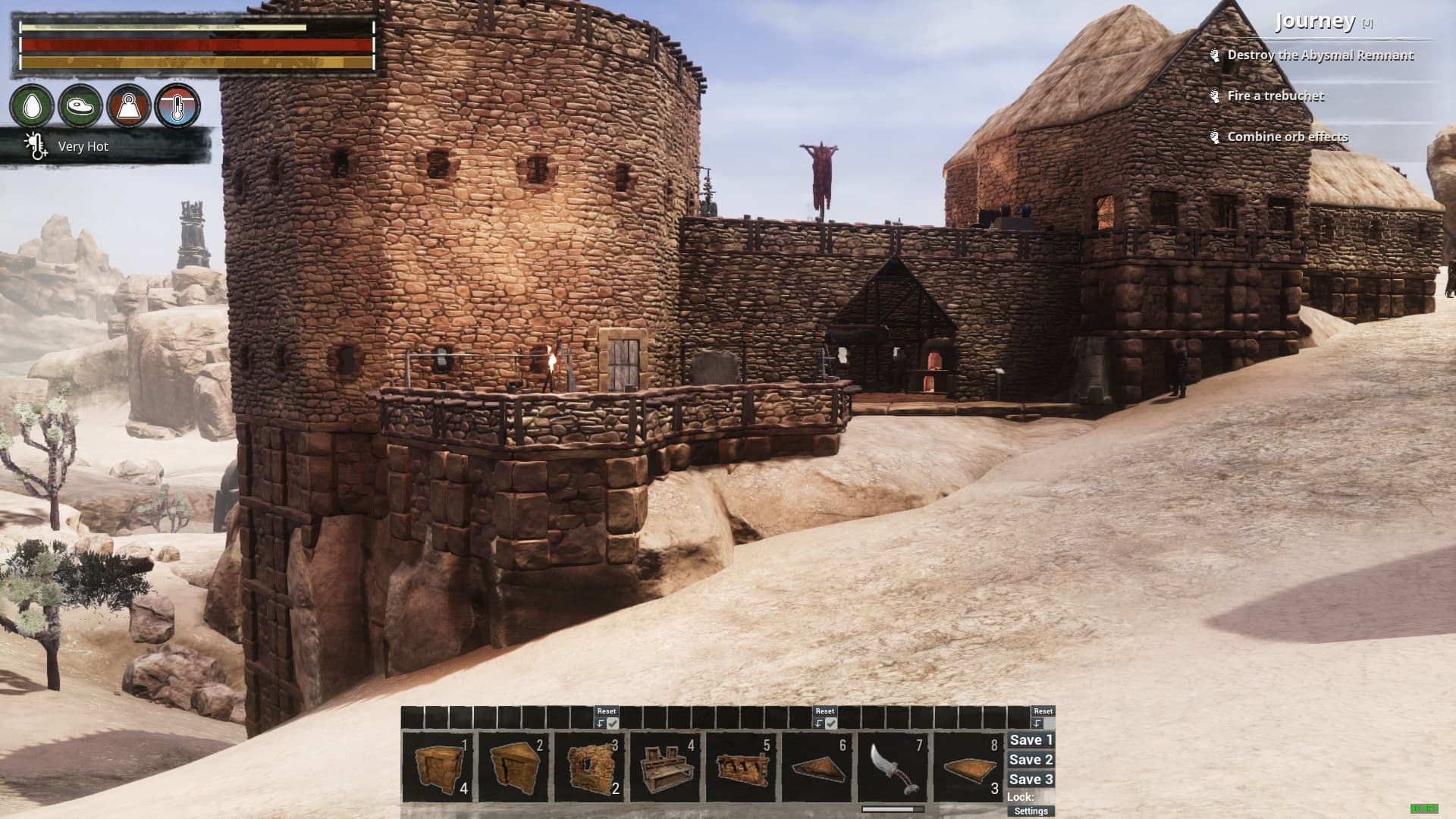Select the wedge wall piece in slot 2
This screenshot has height=819, width=1456.
[x=513, y=767]
